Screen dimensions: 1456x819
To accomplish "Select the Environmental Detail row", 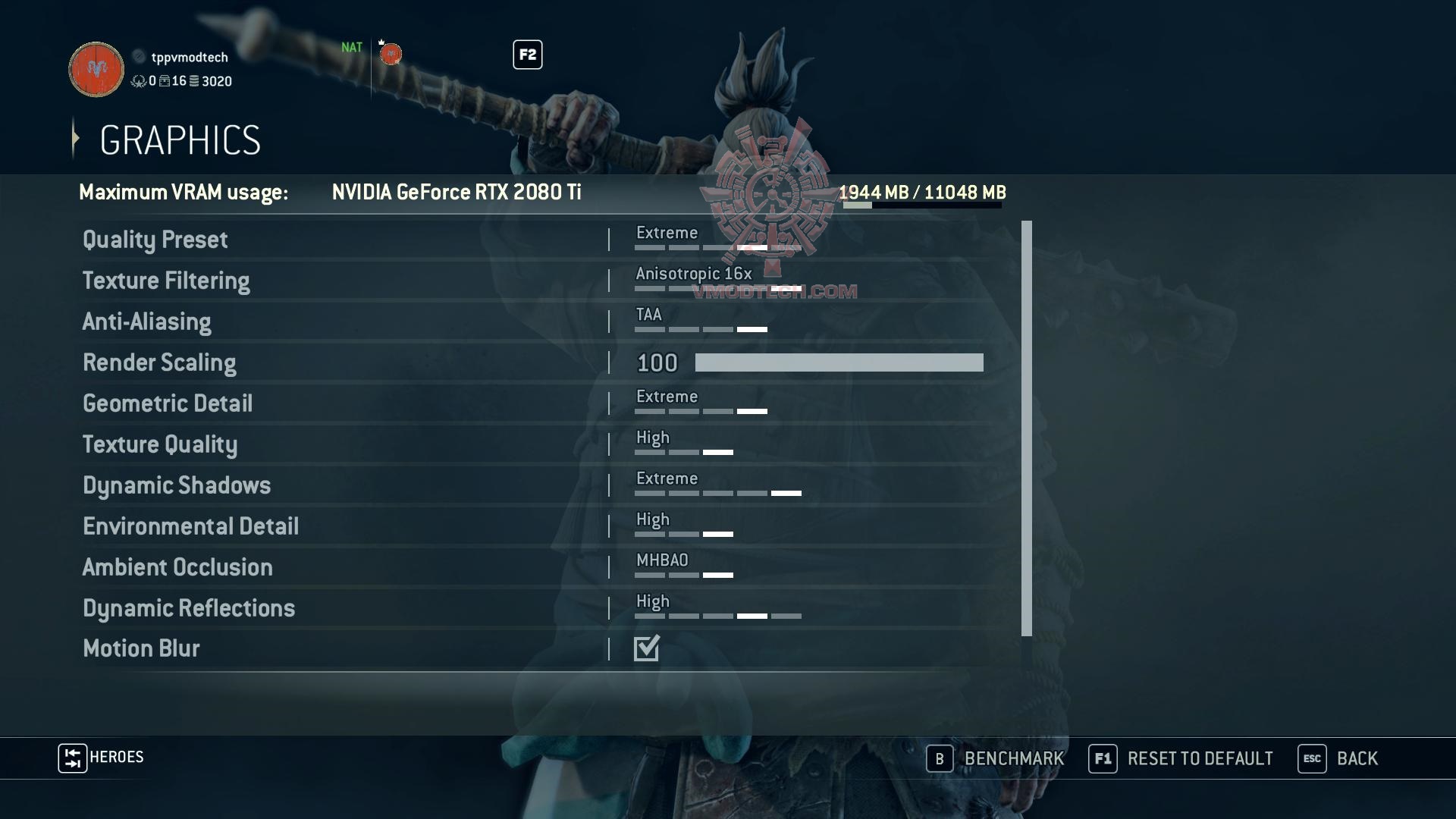I will [190, 526].
